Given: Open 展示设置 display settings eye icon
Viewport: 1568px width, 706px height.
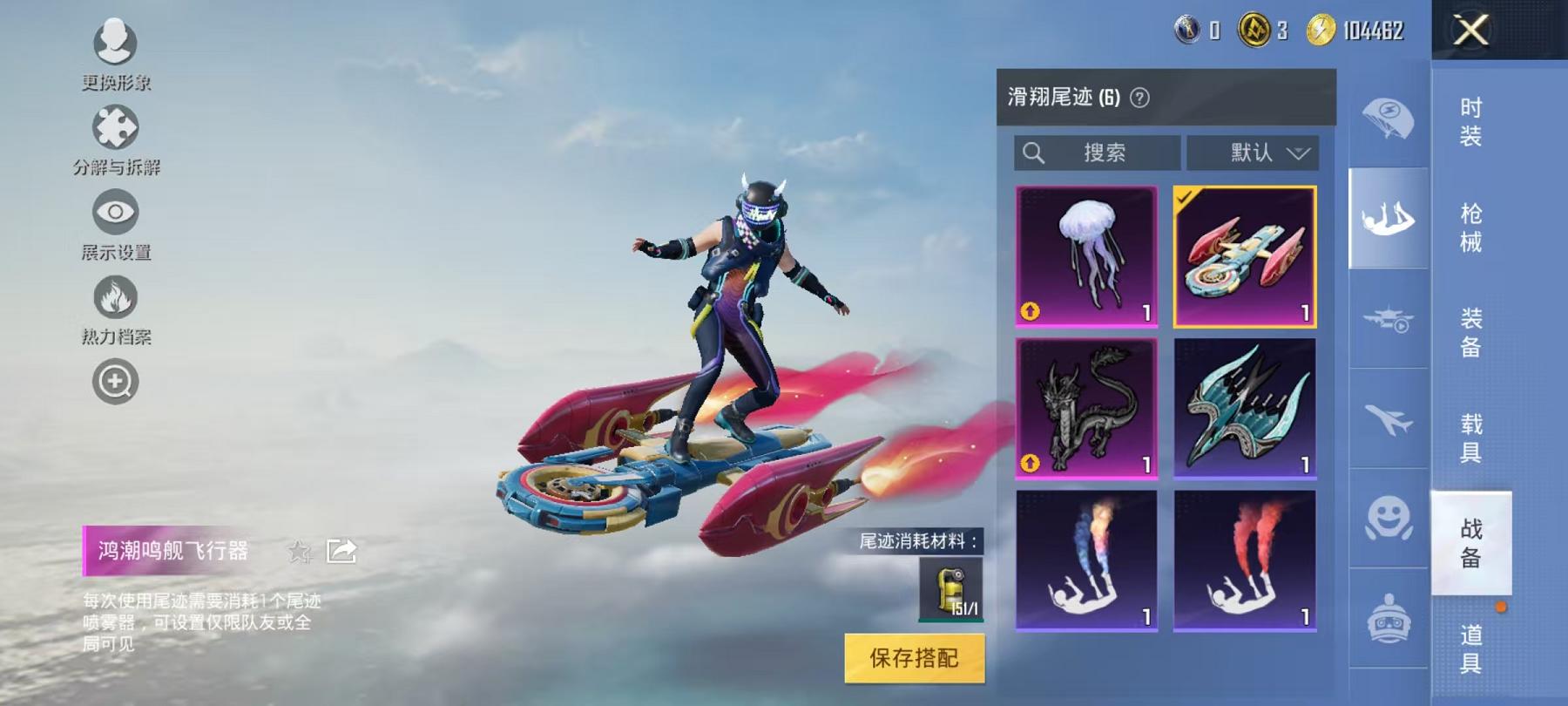Looking at the screenshot, I should point(114,212).
